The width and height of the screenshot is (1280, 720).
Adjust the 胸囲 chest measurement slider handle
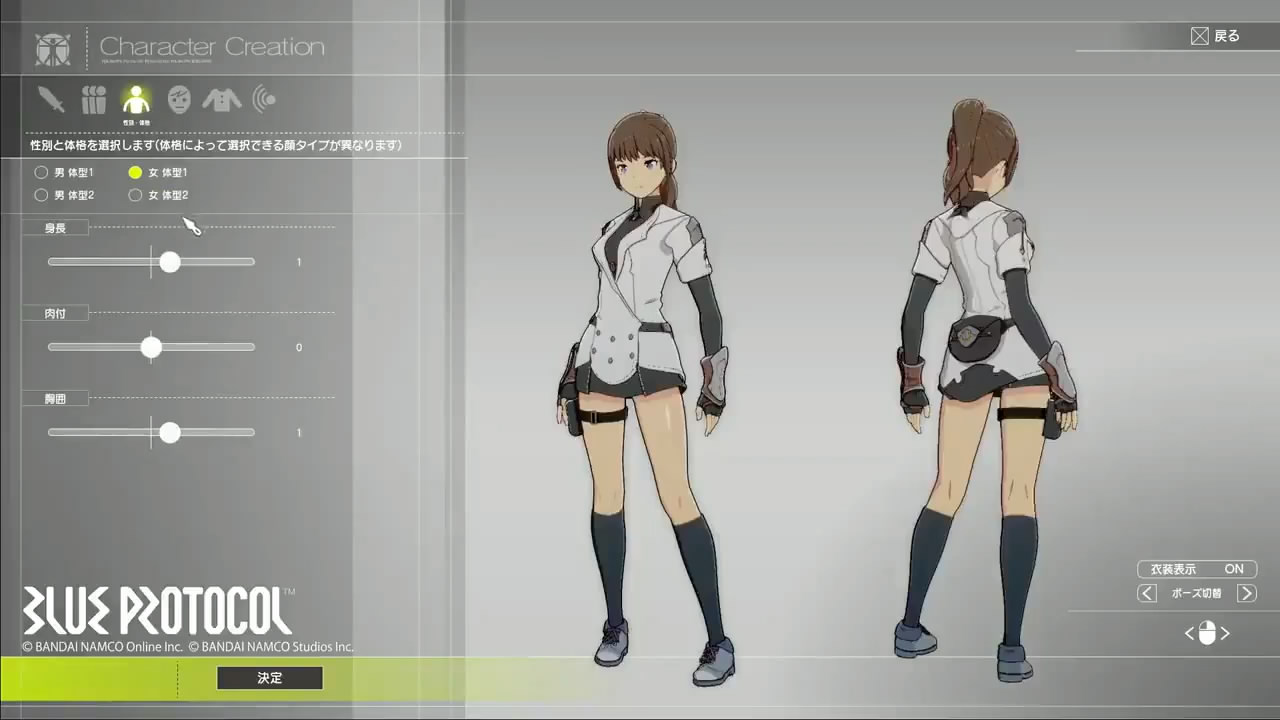[x=170, y=433]
